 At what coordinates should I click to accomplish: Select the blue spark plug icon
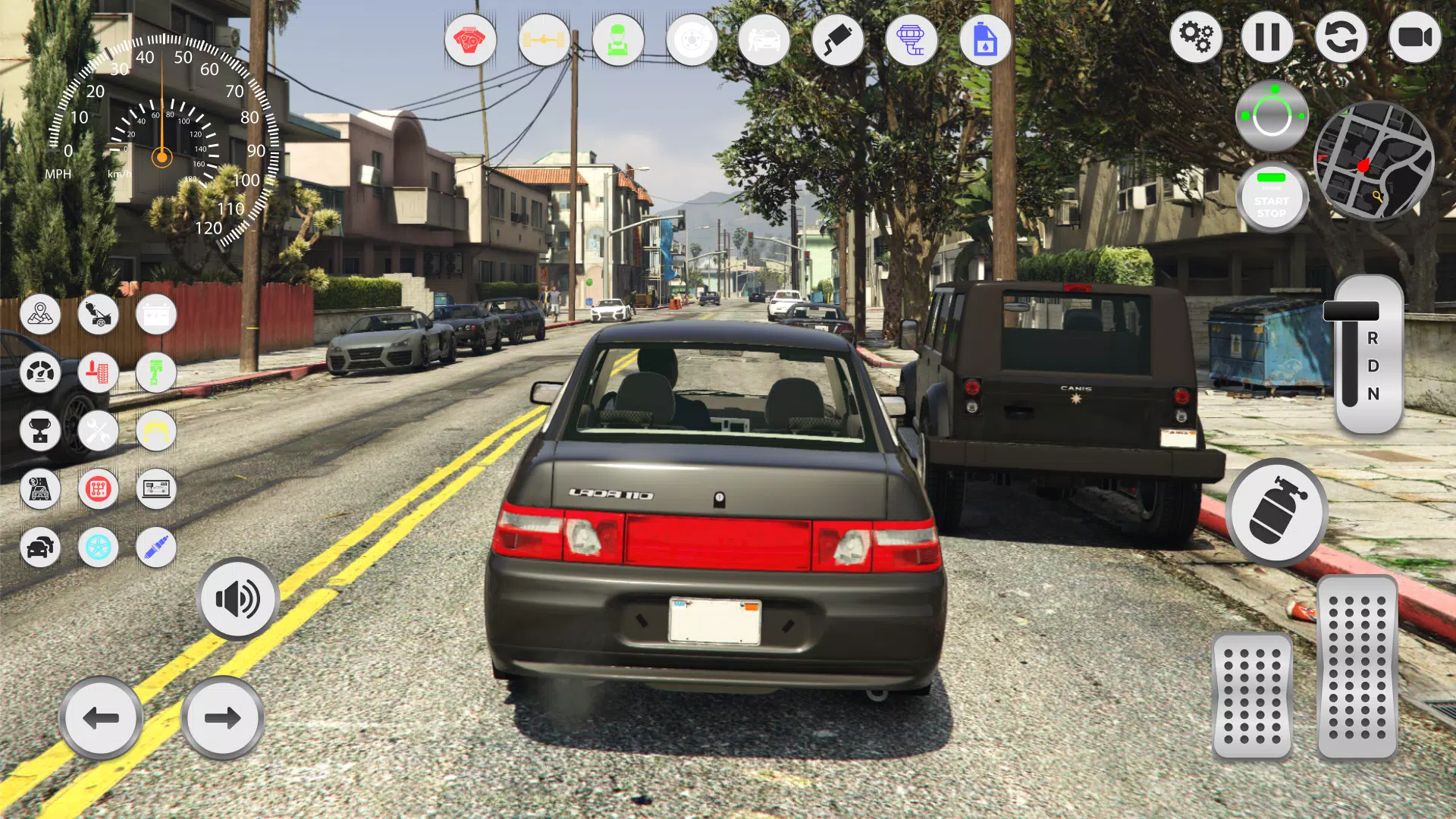point(155,548)
